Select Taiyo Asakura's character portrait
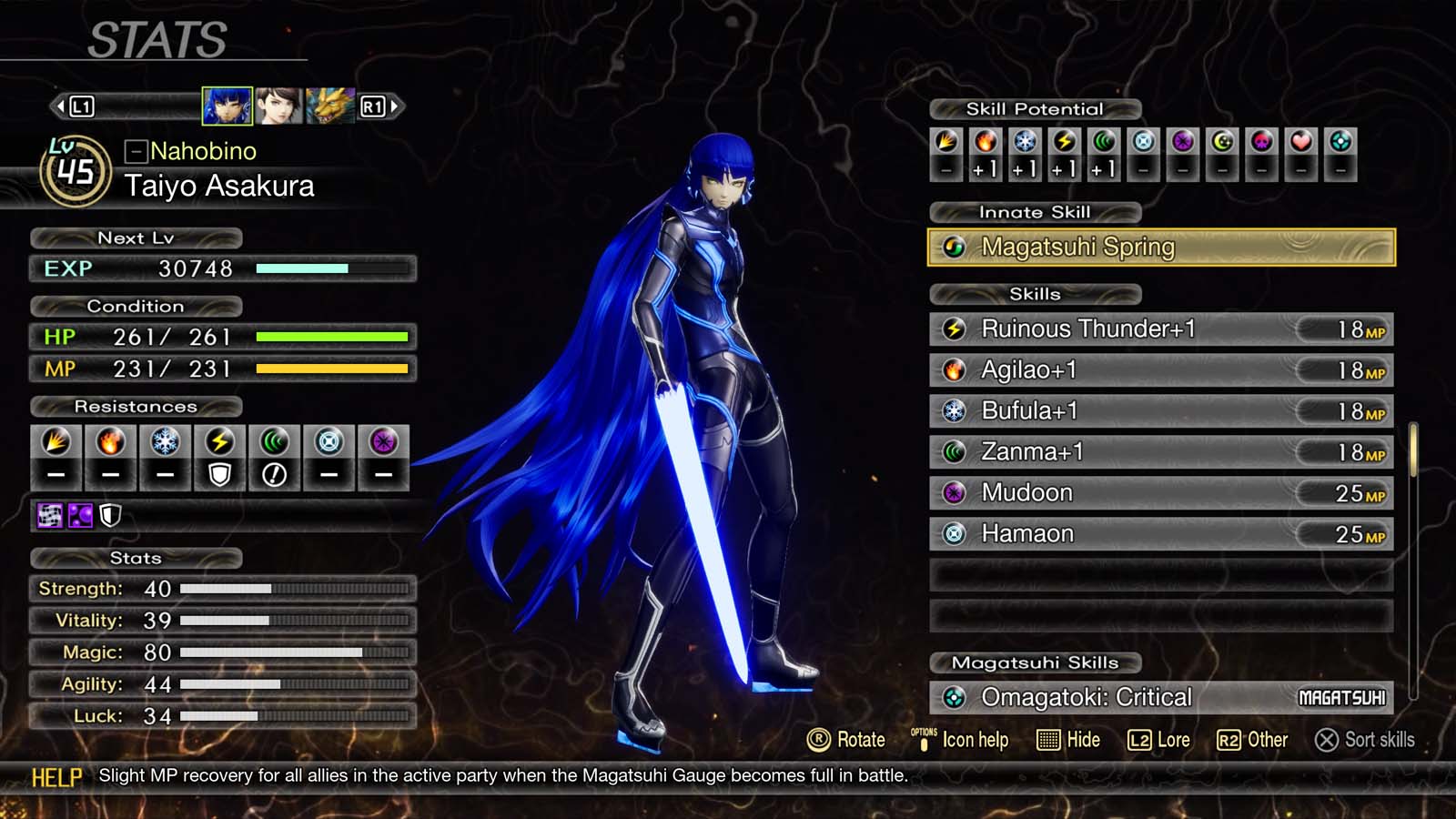 [x=225, y=106]
